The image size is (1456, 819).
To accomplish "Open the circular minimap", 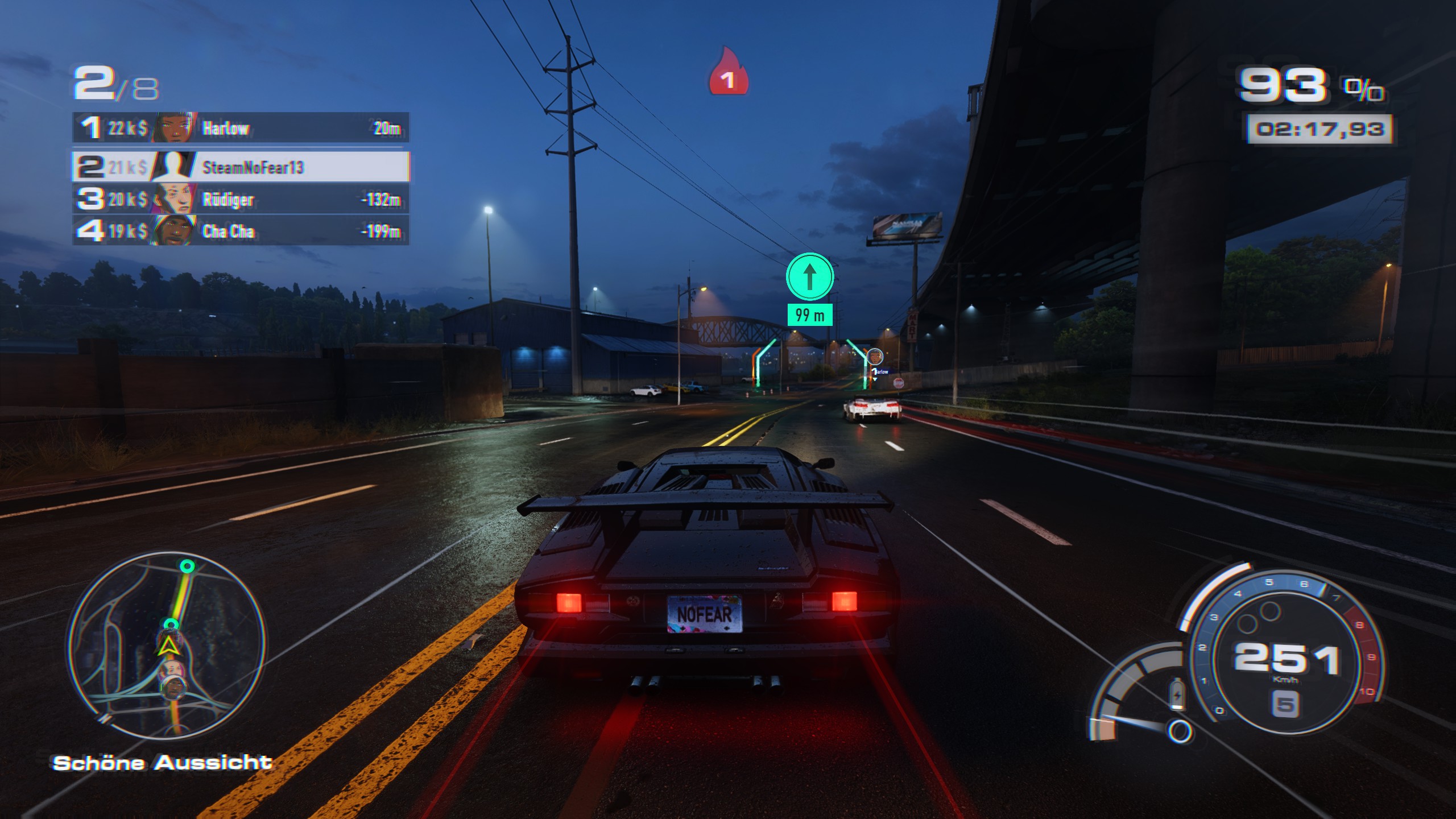I will [x=166, y=645].
